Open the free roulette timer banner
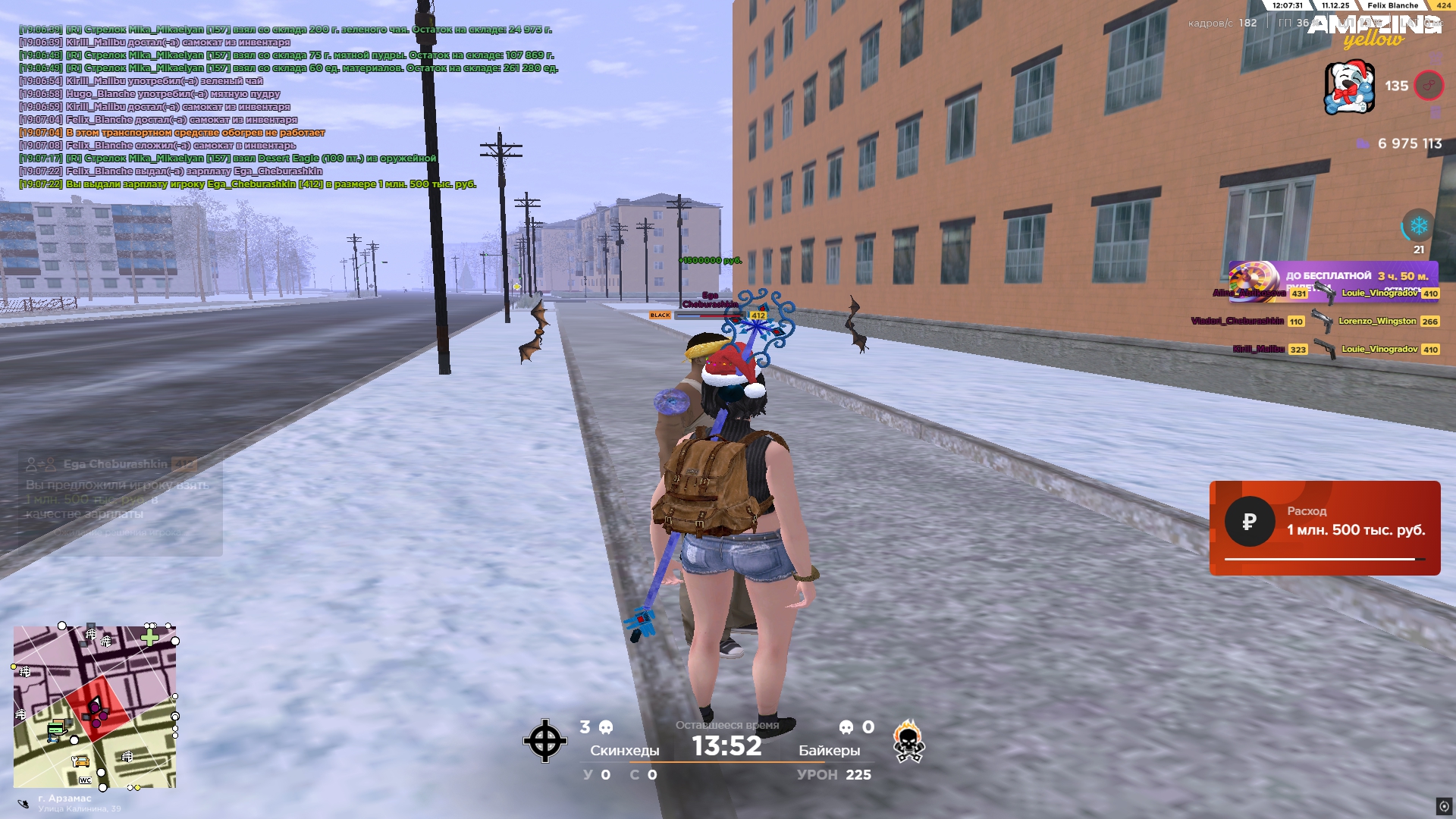The image size is (1456, 819). 1332,278
